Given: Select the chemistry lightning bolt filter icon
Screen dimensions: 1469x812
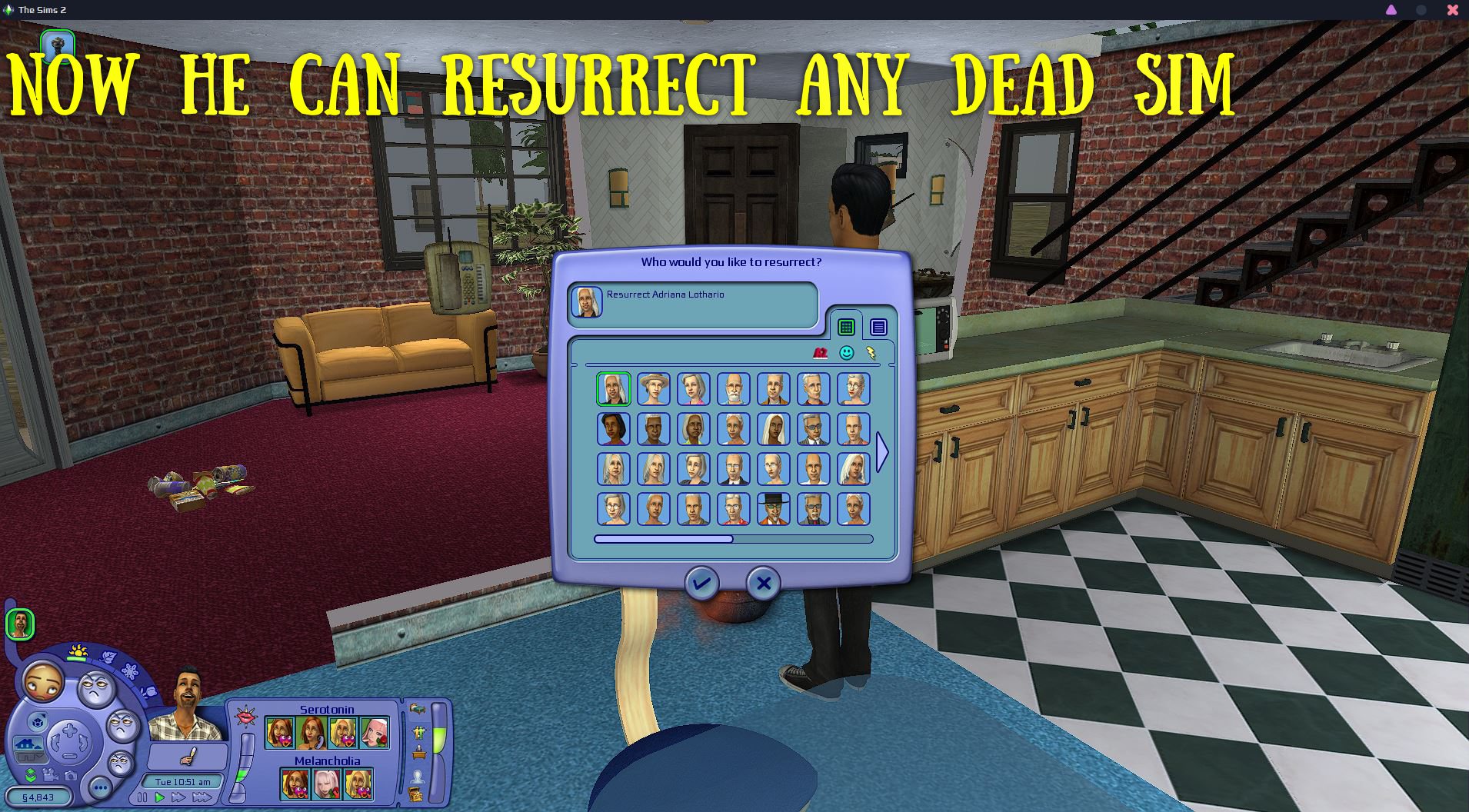Looking at the screenshot, I should 871,352.
